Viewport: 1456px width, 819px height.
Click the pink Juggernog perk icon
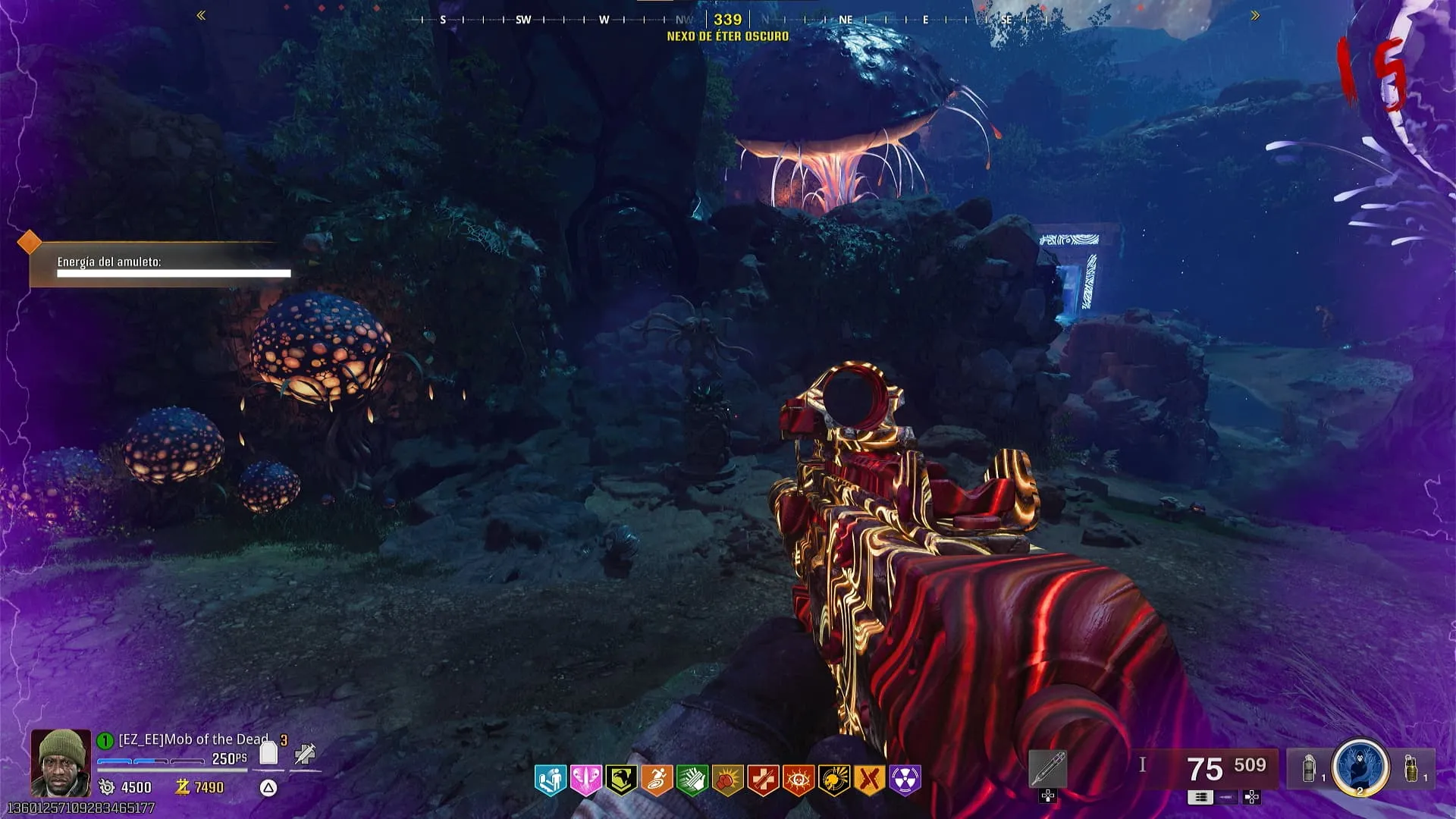coord(585,780)
